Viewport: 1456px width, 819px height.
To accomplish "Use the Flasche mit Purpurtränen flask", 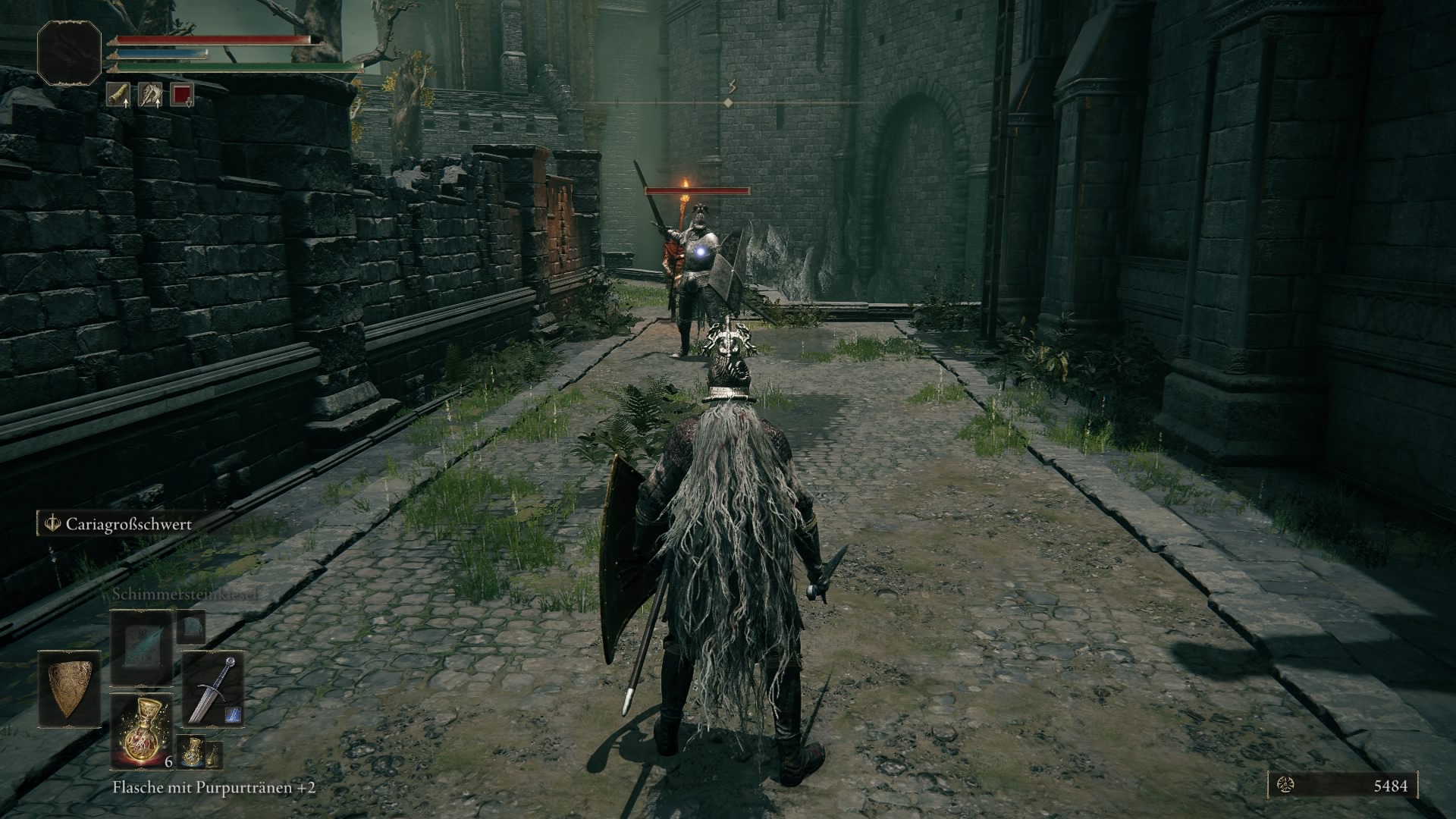I will point(141,731).
